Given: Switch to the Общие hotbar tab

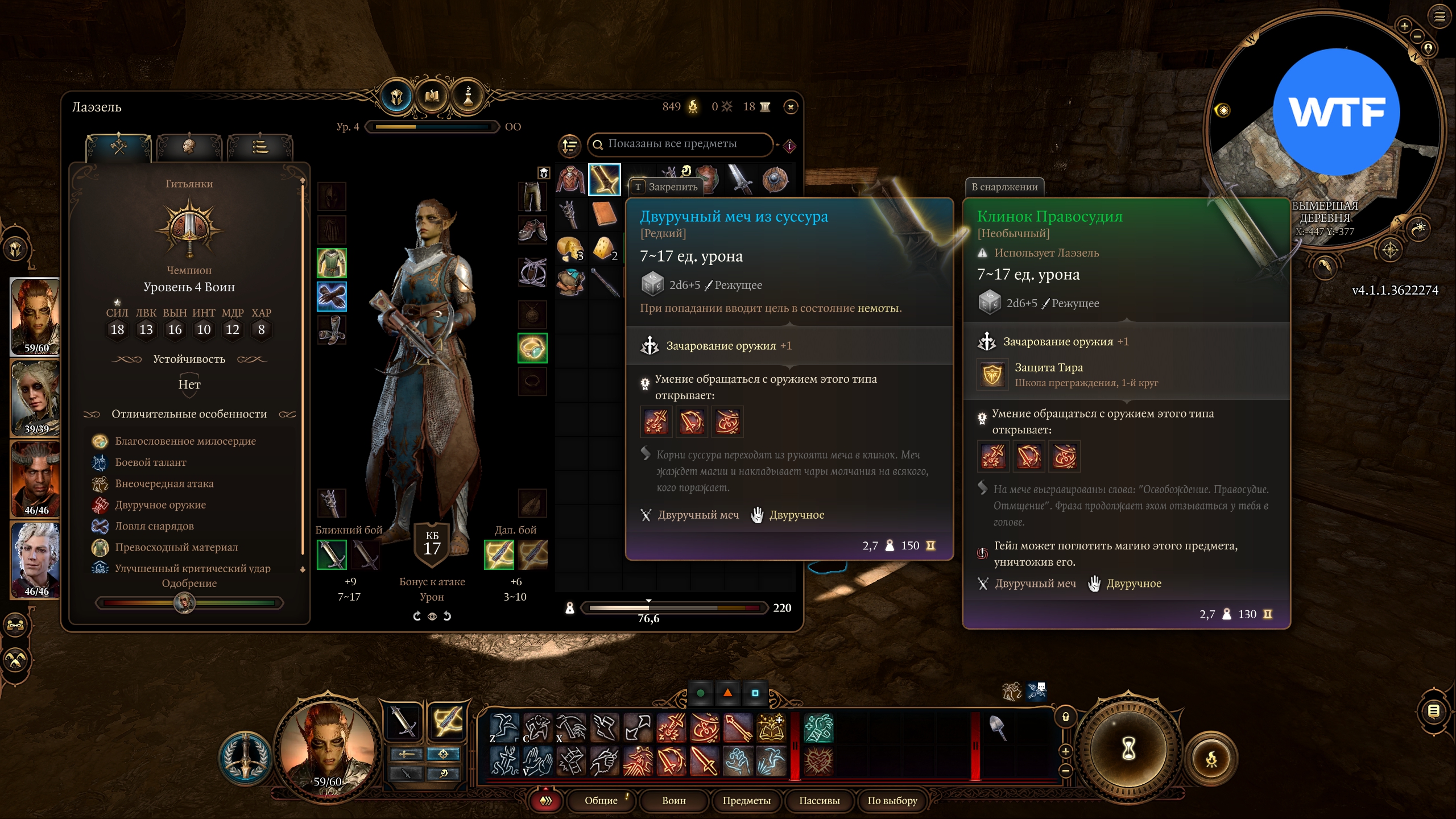Looking at the screenshot, I should tap(601, 801).
